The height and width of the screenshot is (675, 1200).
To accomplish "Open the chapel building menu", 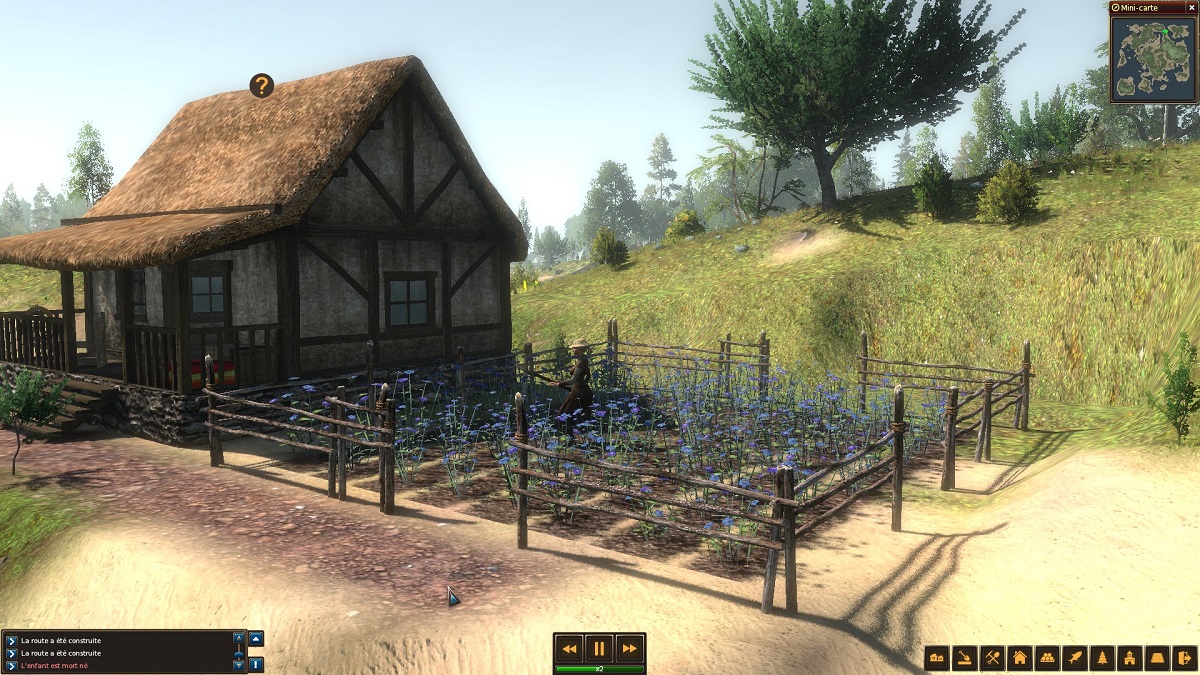I will (x=1130, y=657).
